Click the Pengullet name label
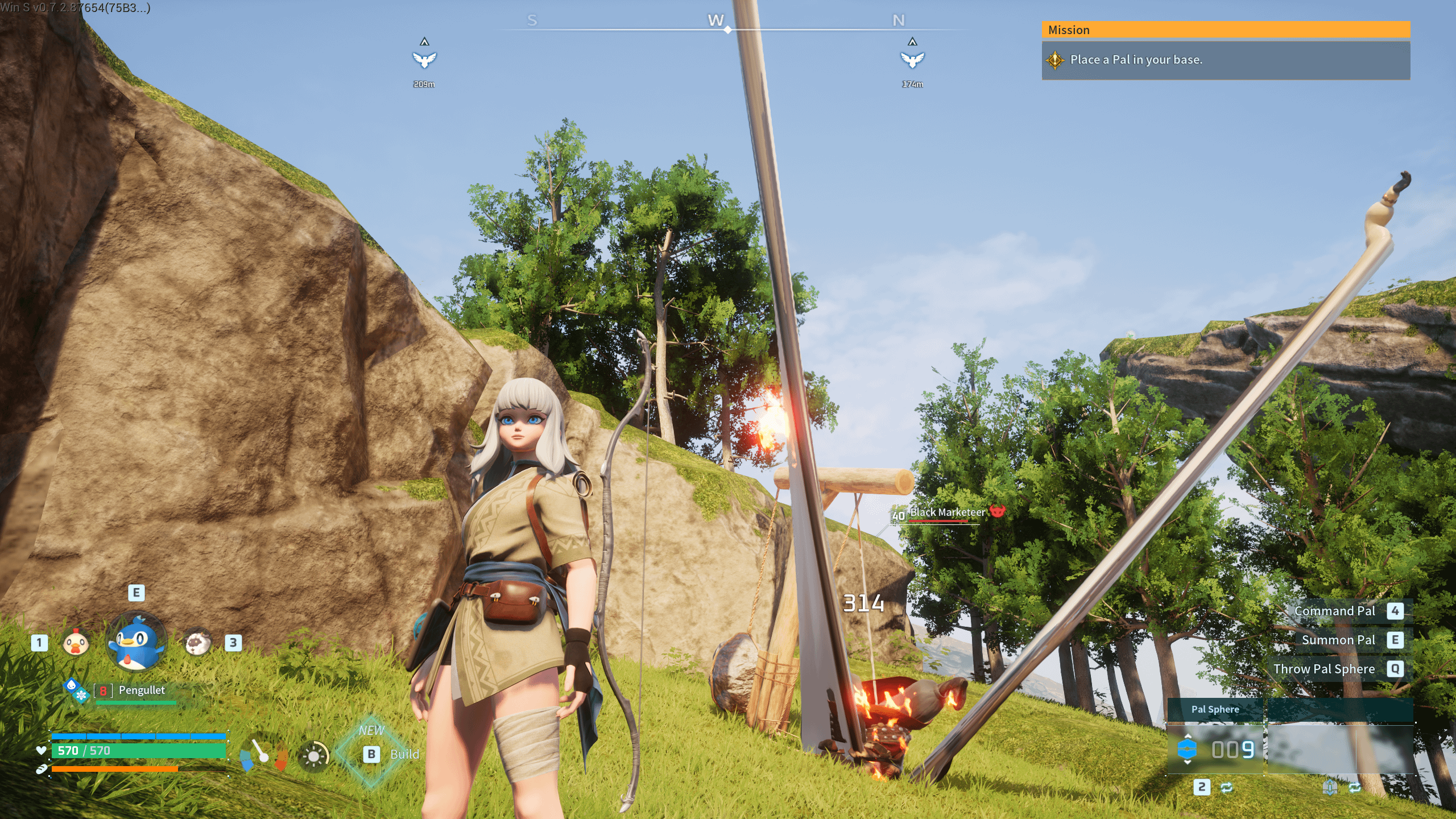 tap(142, 690)
